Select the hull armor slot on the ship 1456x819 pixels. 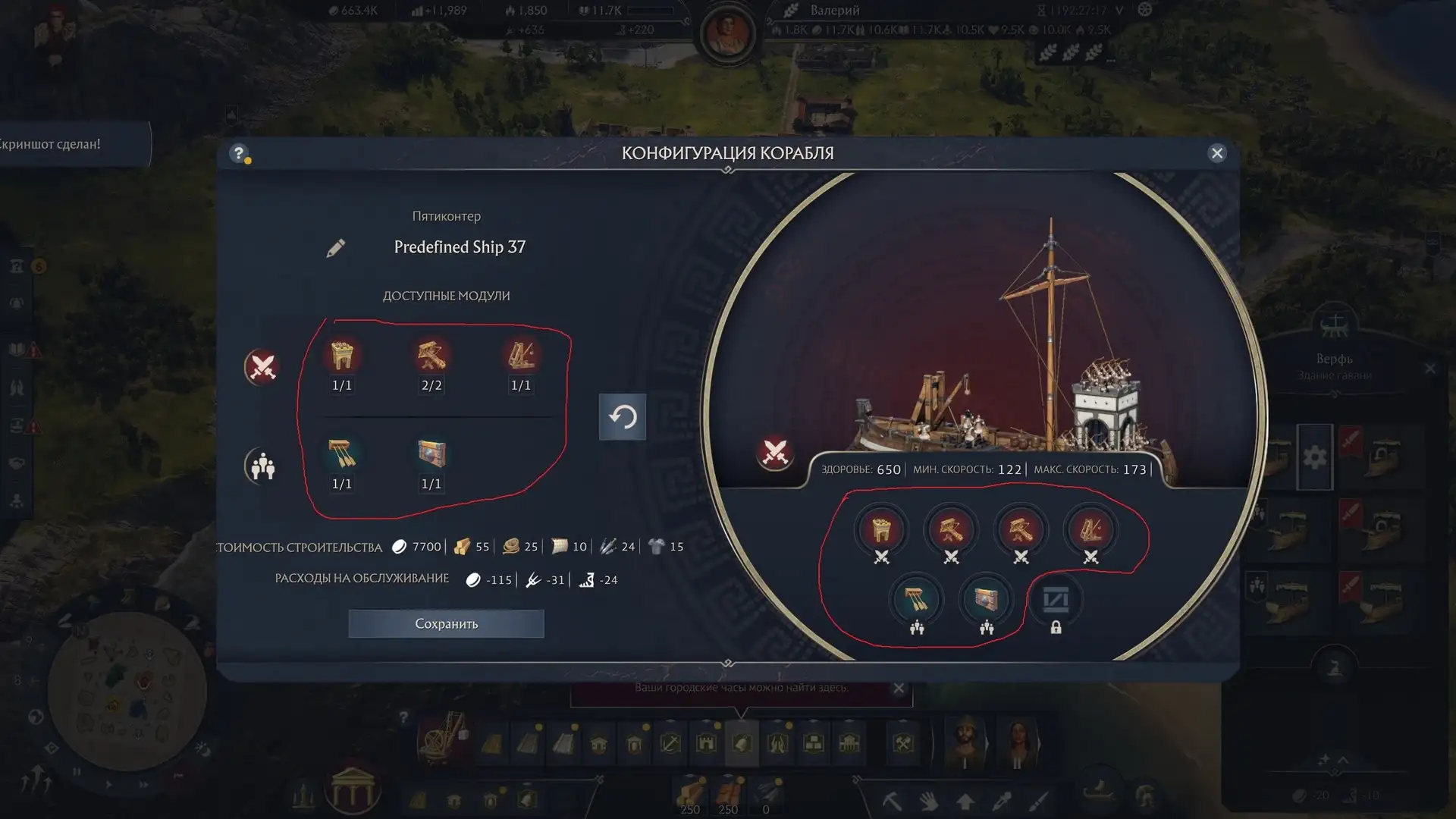click(x=986, y=600)
